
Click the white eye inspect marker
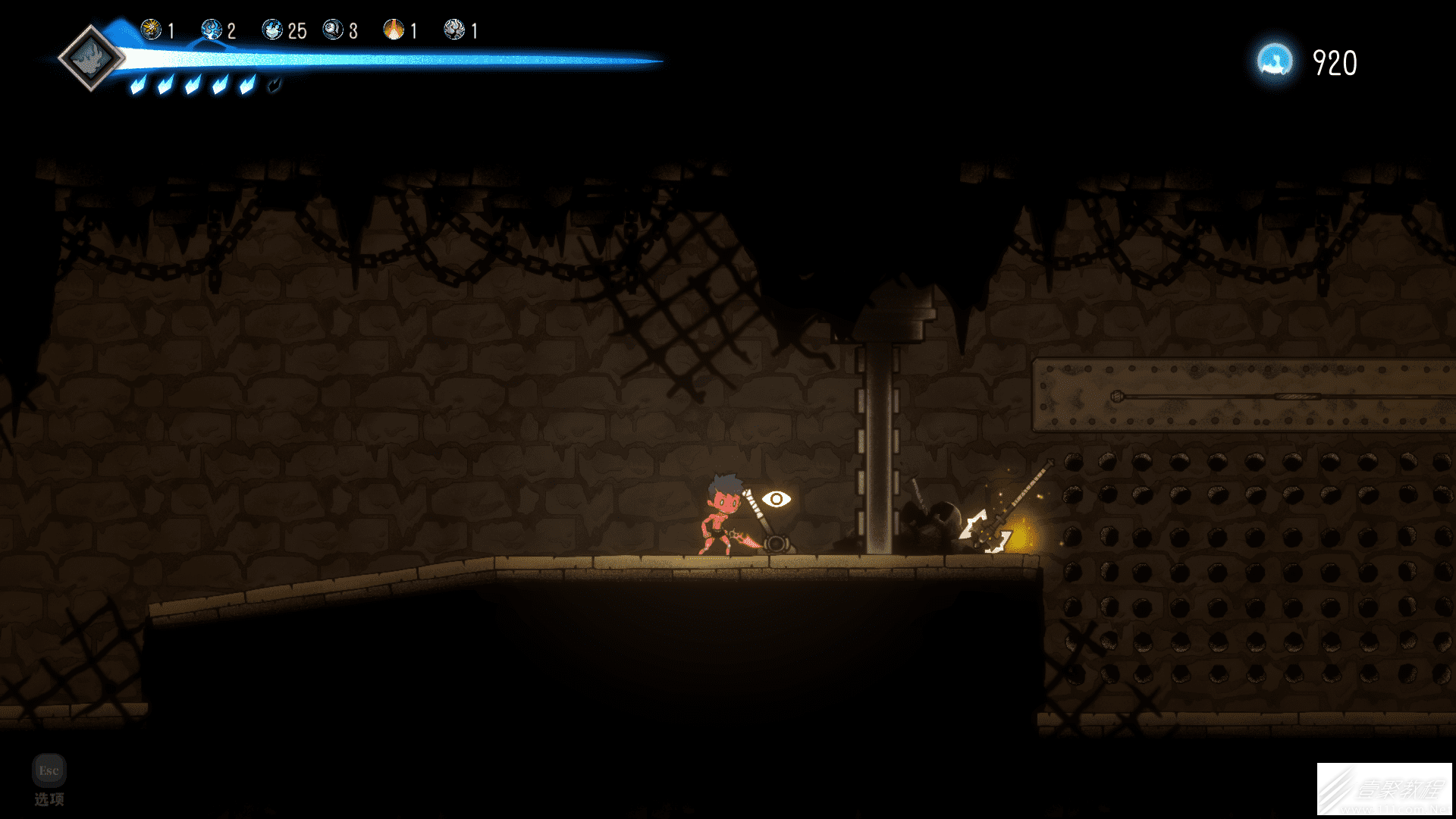(776, 499)
